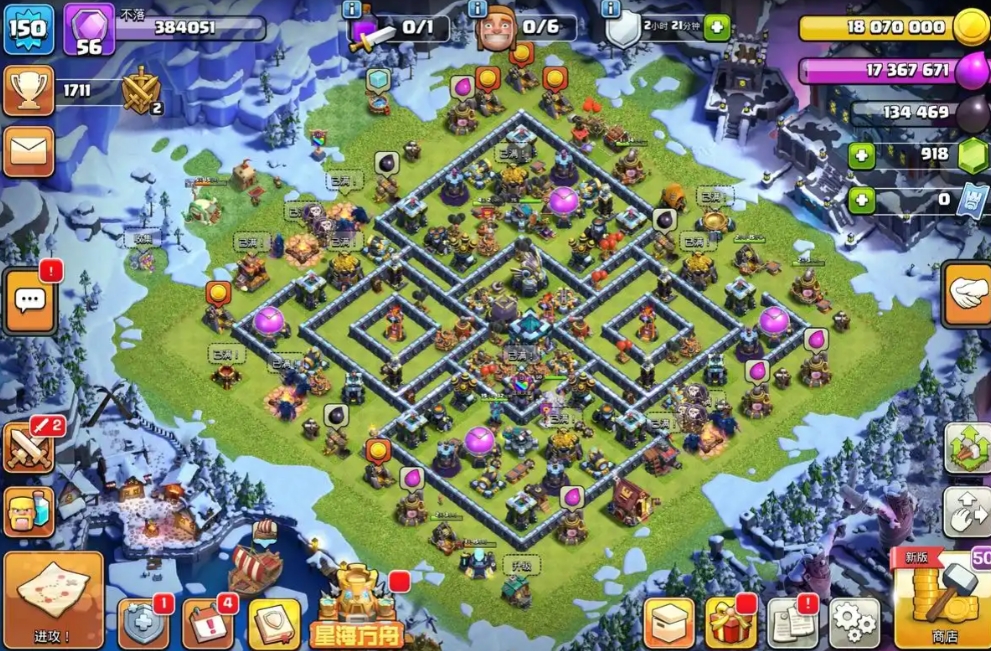Open the orange handshake button
The height and width of the screenshot is (651, 991).
tap(967, 294)
